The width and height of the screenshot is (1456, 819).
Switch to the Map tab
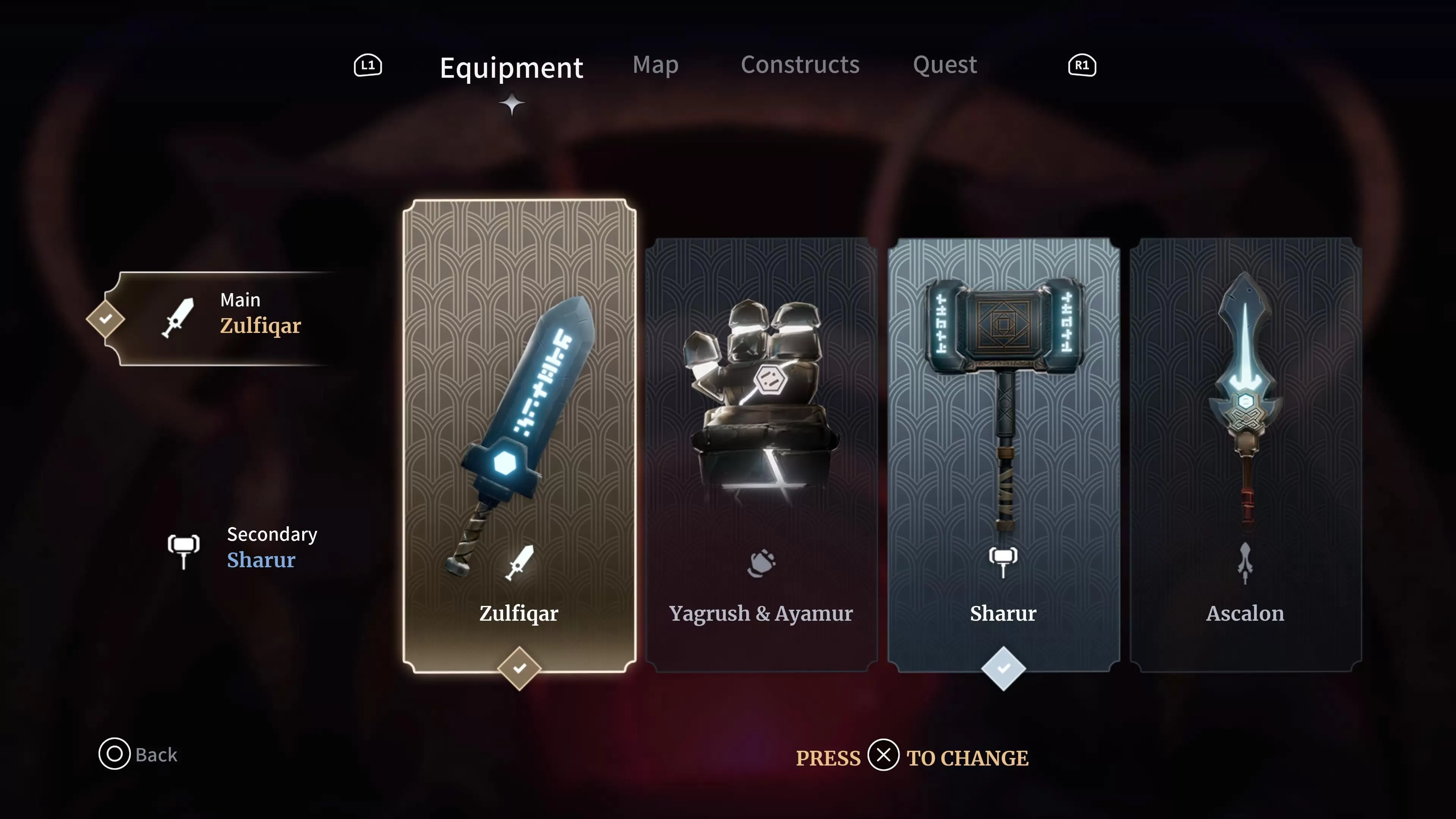pyautogui.click(x=655, y=65)
